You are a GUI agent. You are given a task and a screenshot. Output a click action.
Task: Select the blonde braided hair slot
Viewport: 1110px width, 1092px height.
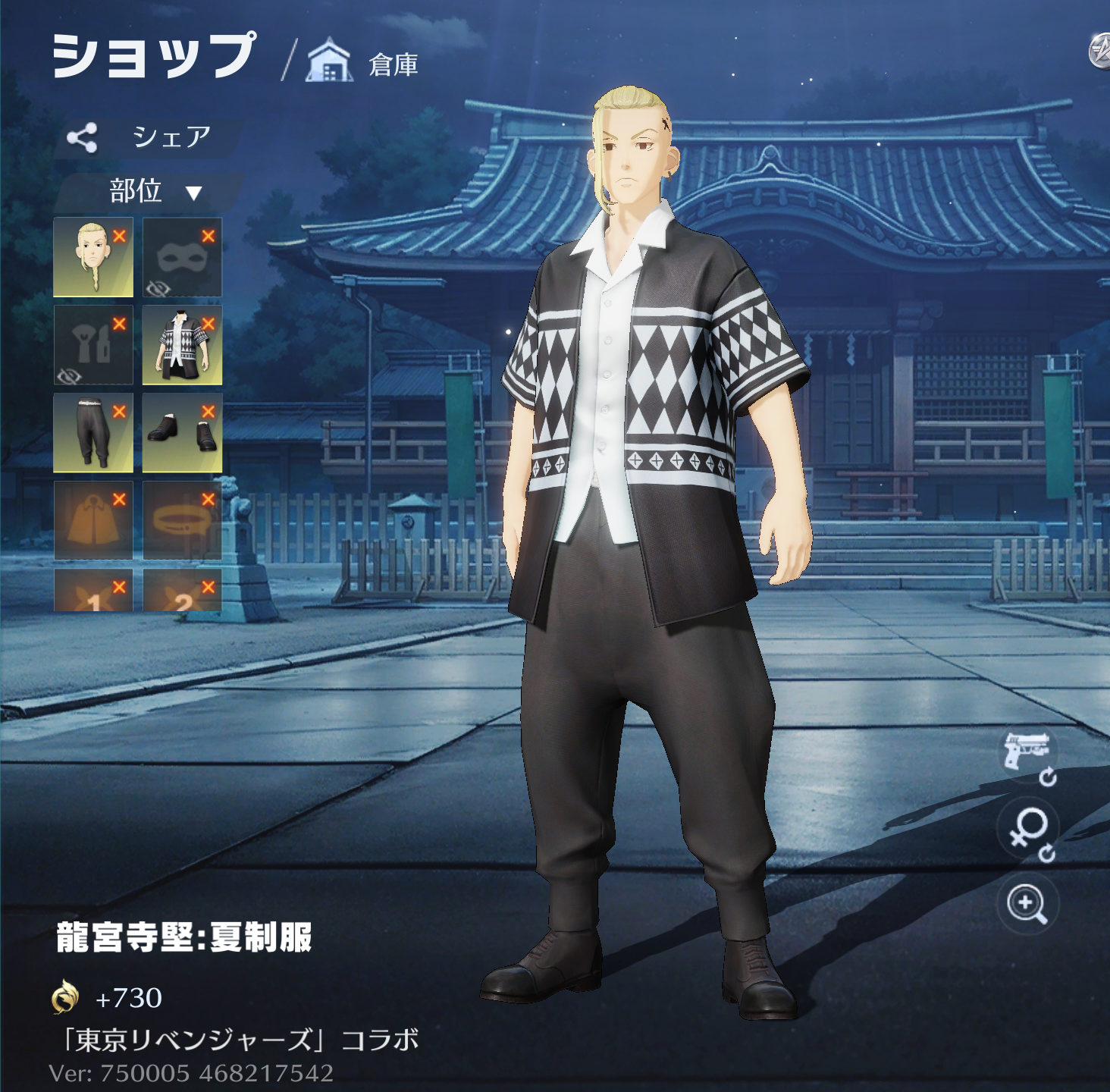92,257
